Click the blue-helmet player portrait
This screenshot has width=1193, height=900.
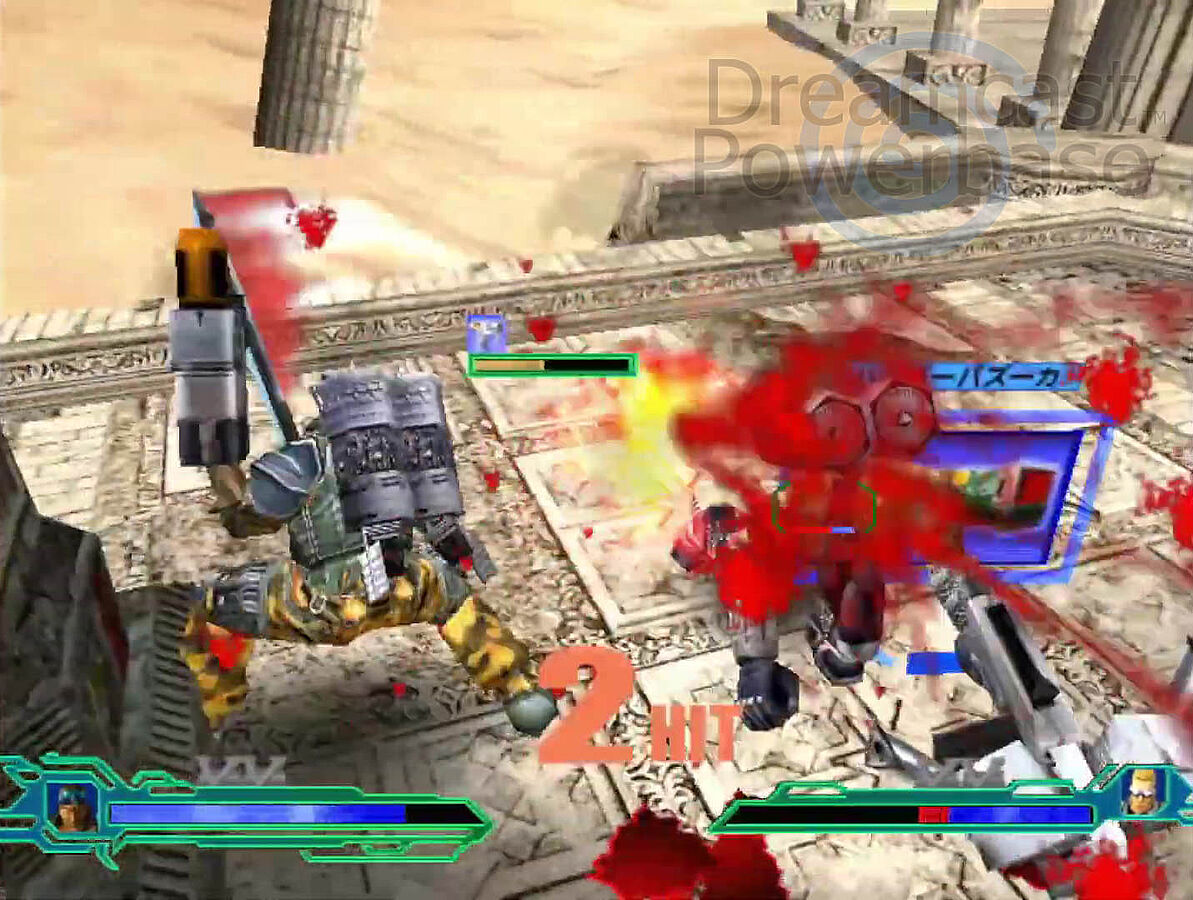pos(72,807)
